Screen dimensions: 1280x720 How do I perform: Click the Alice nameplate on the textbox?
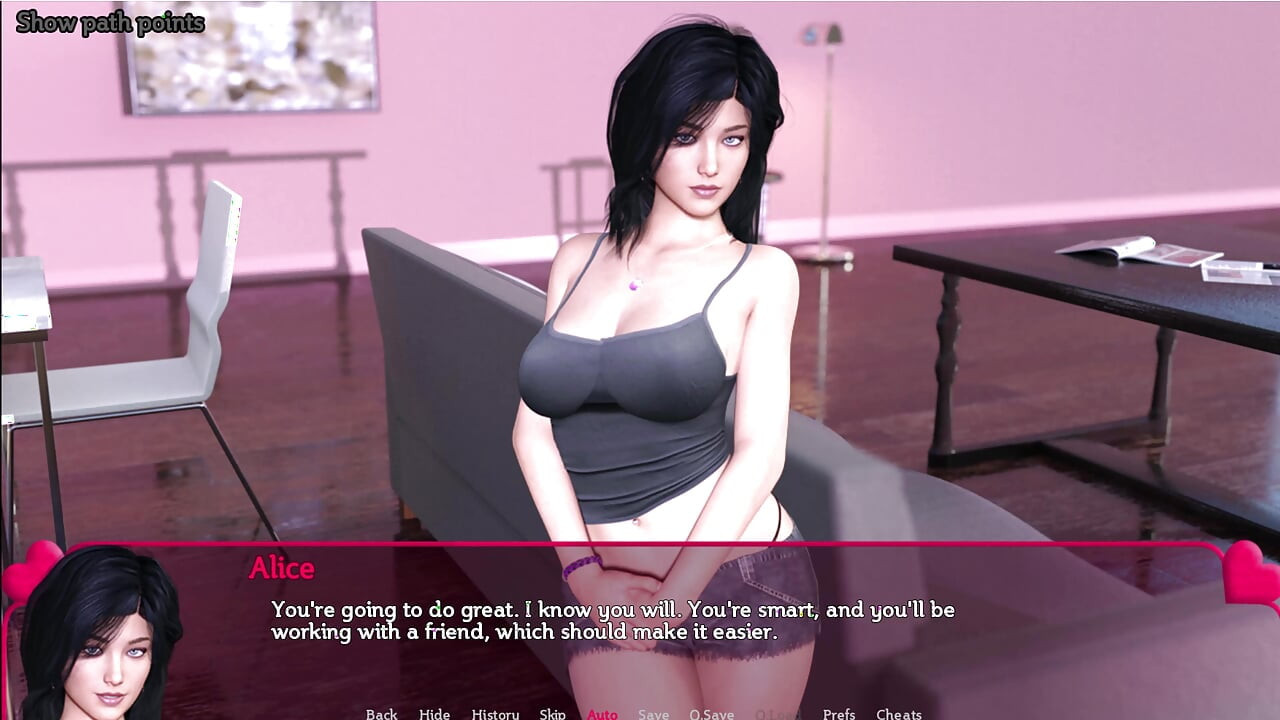point(282,569)
